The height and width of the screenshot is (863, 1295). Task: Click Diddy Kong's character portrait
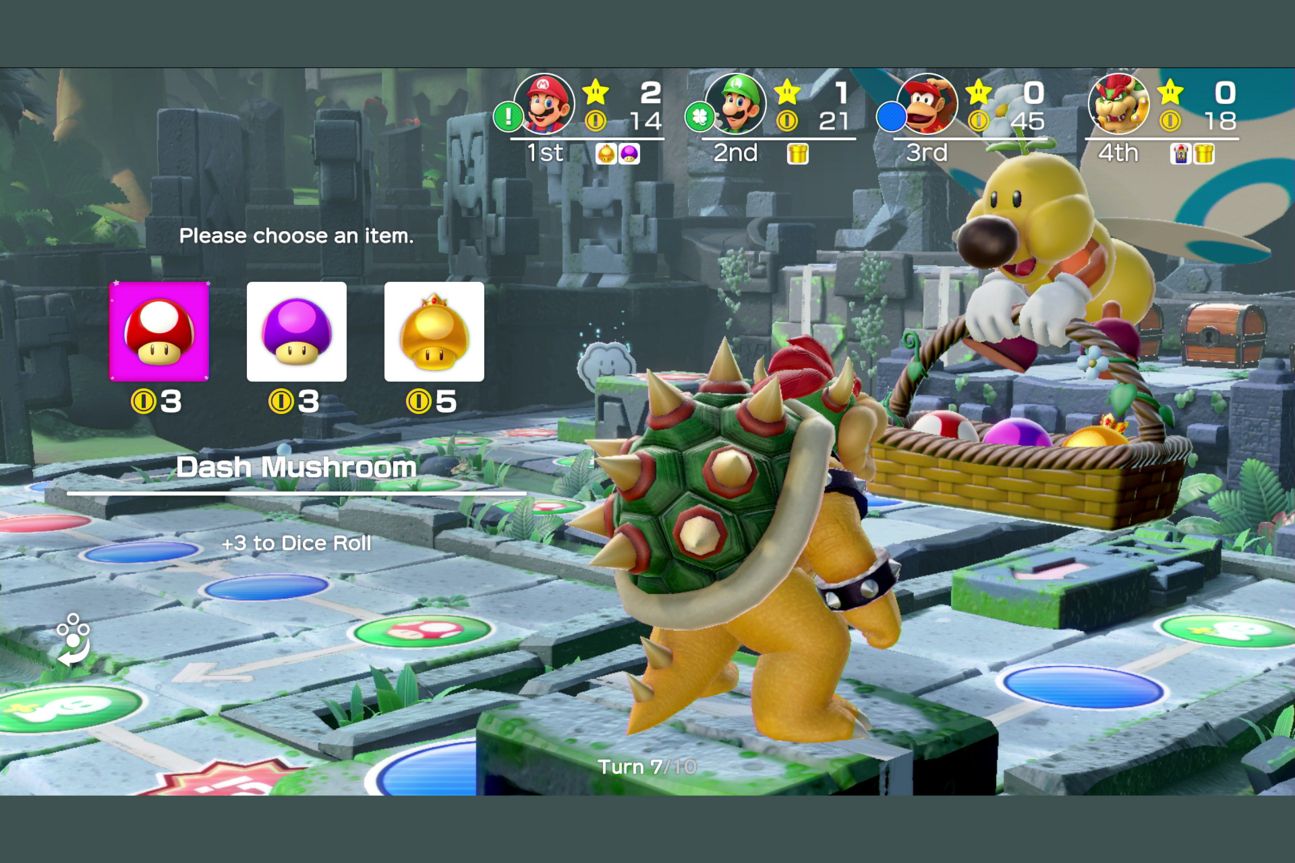923,103
